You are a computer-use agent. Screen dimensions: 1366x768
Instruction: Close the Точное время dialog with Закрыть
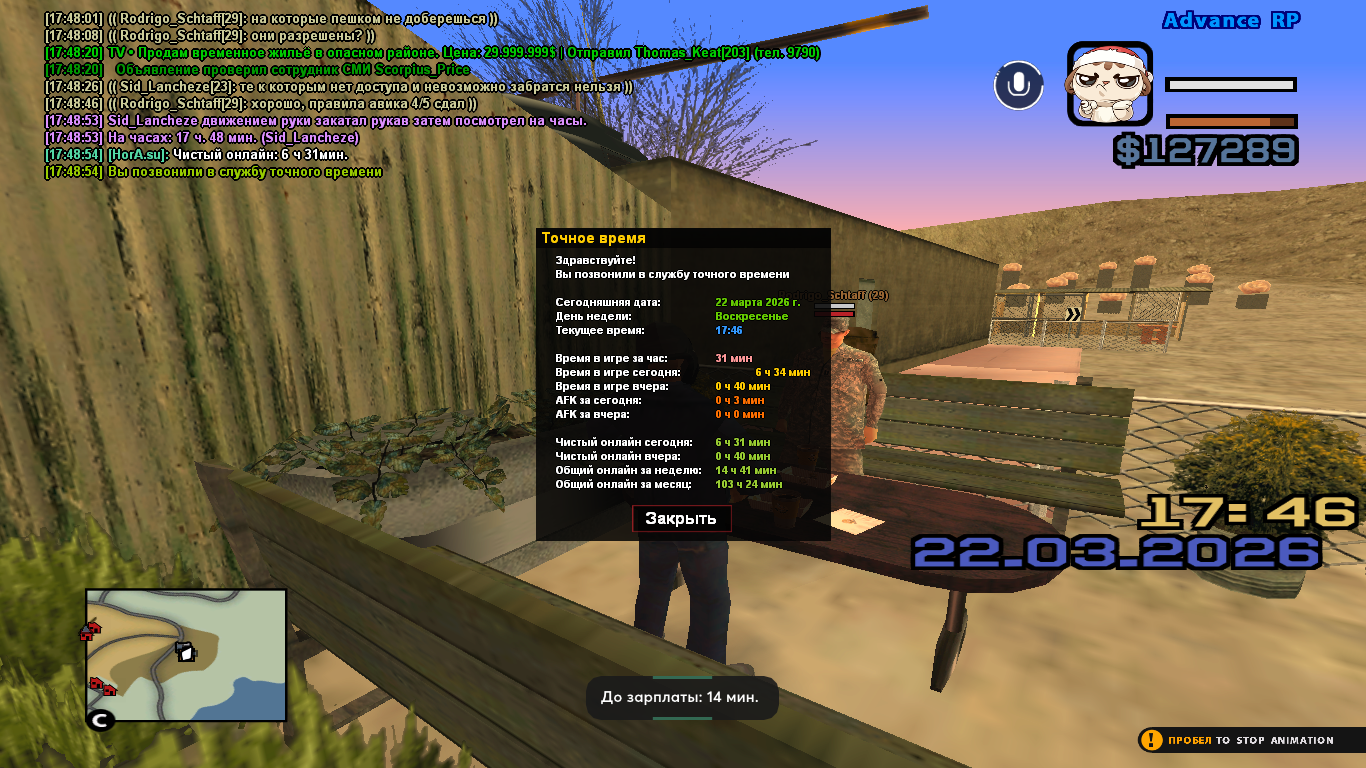[x=681, y=518]
